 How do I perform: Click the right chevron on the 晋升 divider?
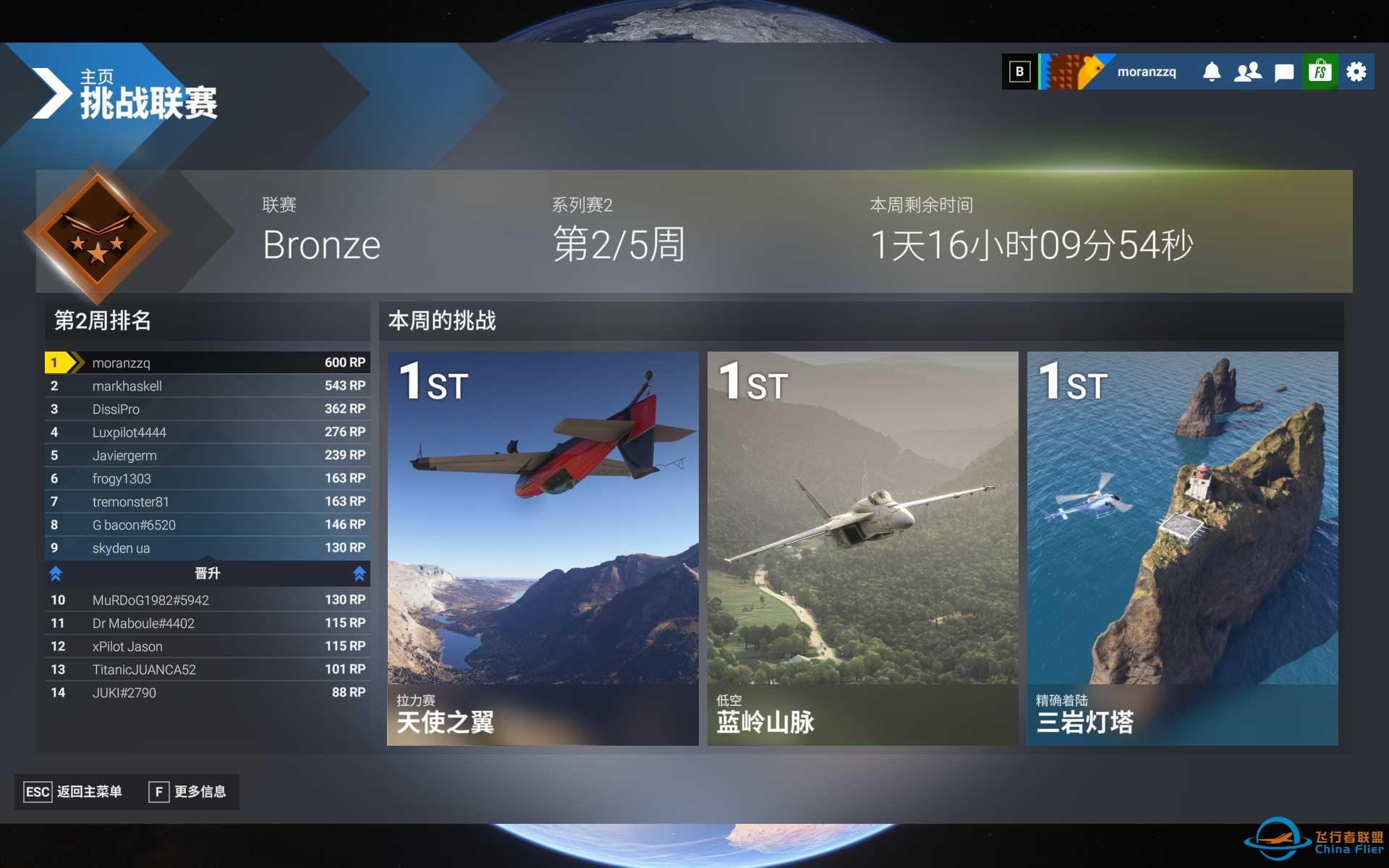pyautogui.click(x=359, y=573)
